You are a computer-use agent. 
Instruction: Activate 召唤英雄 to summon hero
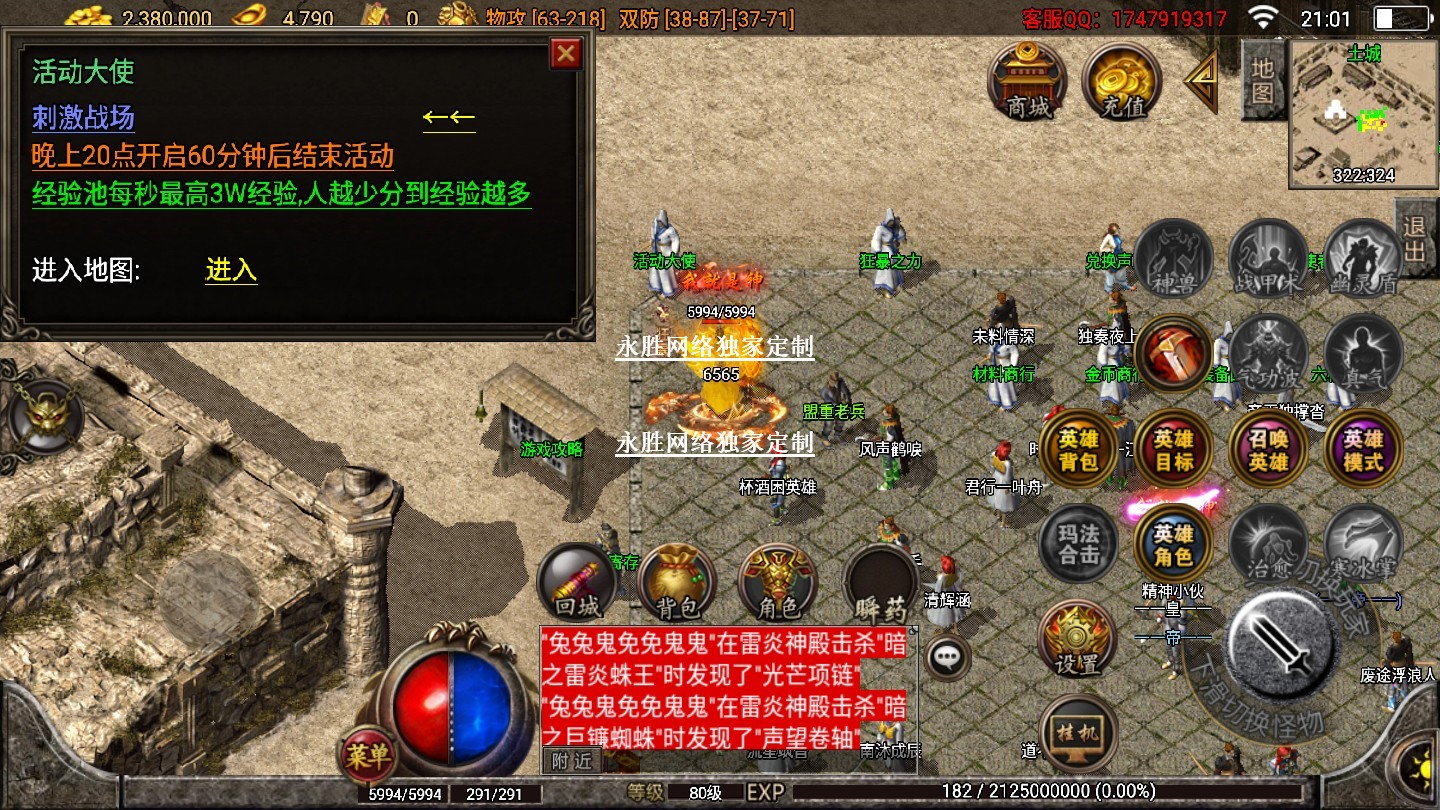[1268, 450]
